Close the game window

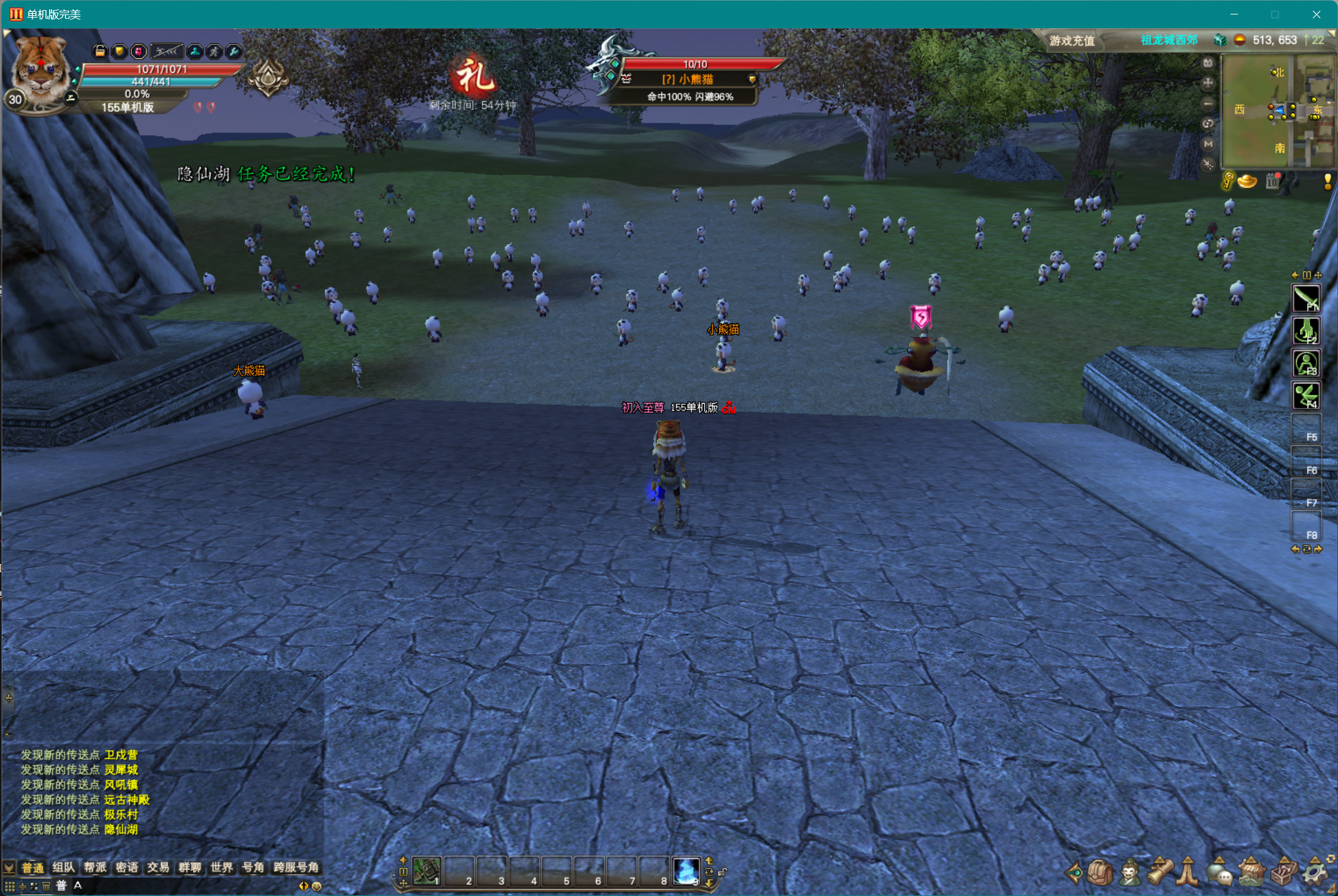click(1316, 14)
